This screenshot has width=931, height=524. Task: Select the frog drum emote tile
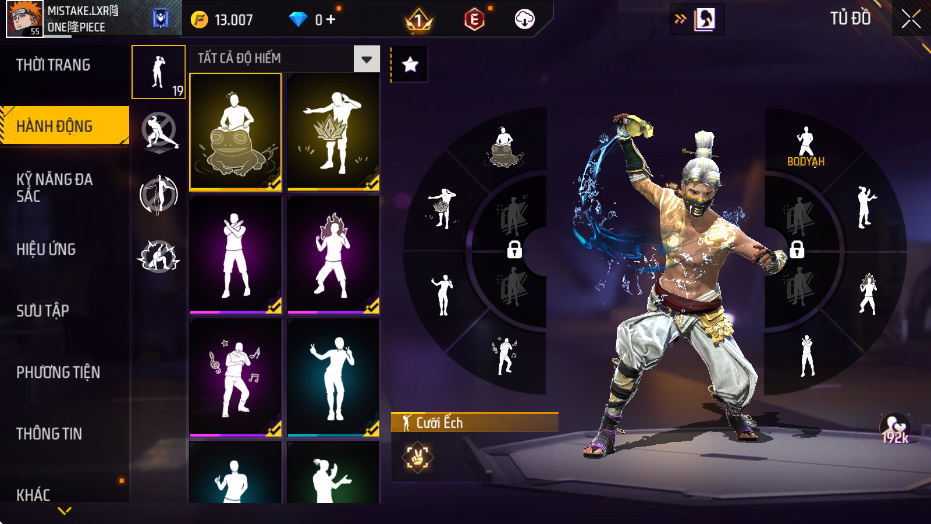click(x=235, y=132)
